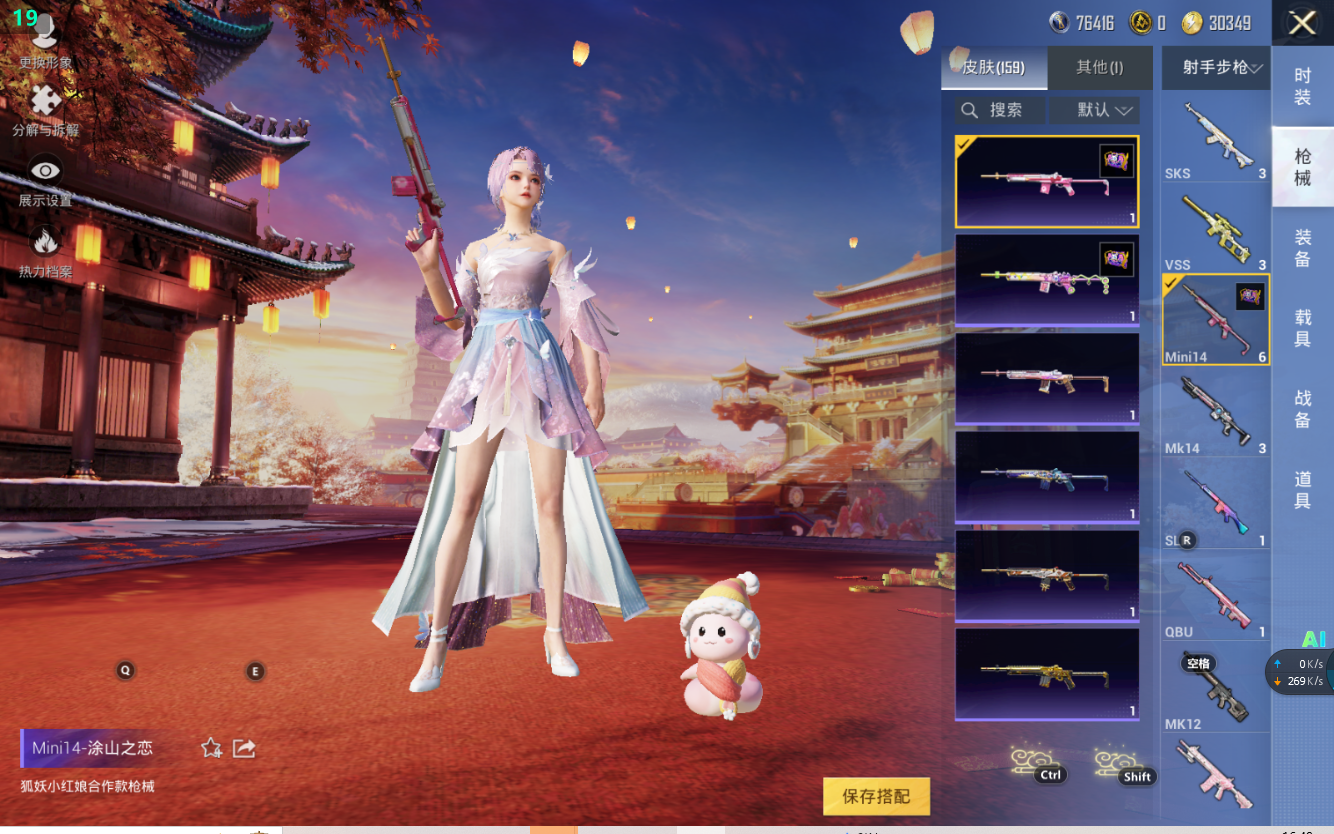Open 分解与拆解 puzzle-piece option
Viewport: 1334px width, 834px height.
pyautogui.click(x=45, y=109)
